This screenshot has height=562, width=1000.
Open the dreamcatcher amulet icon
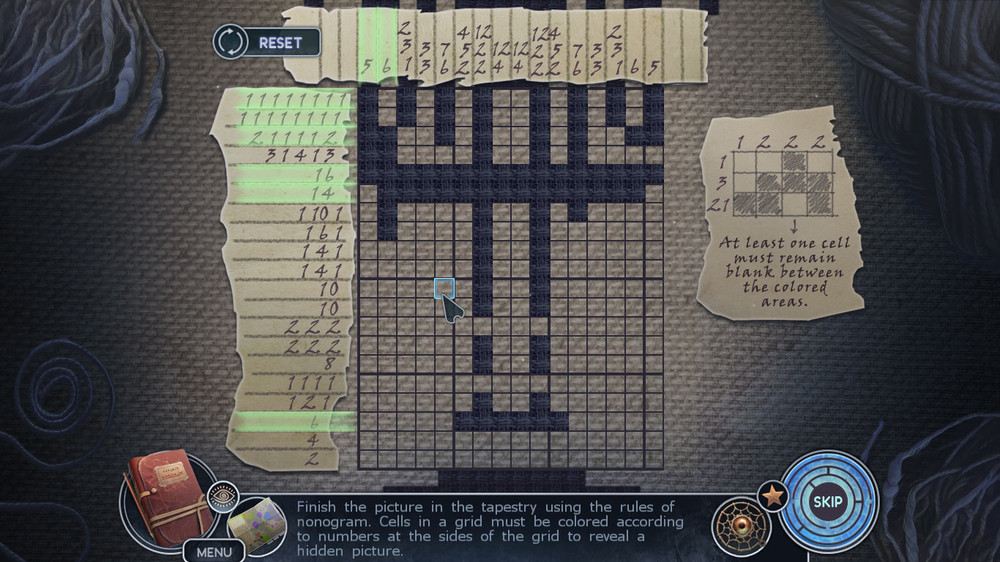point(738,522)
